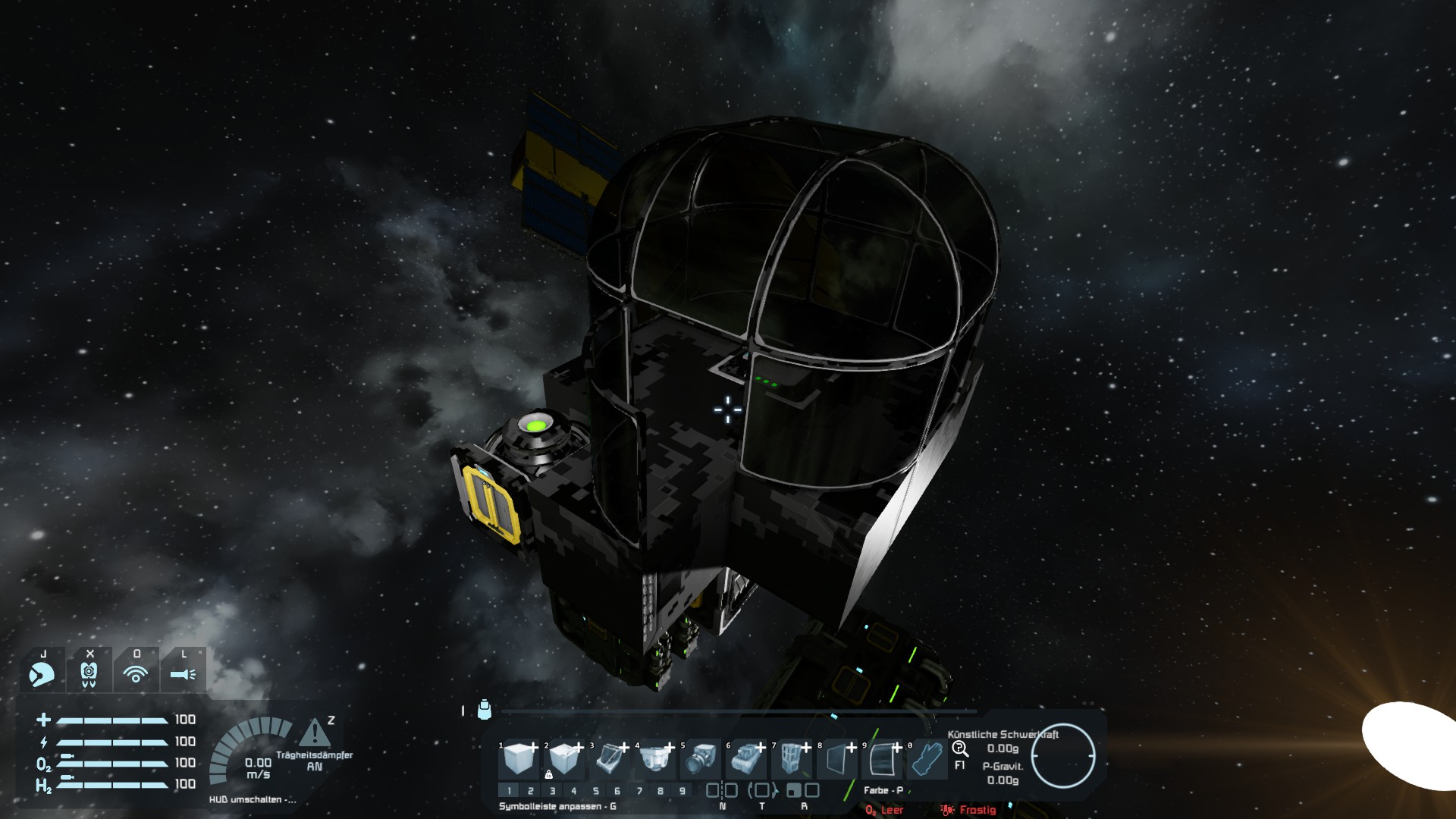Choose the curved window block in slot 9
This screenshot has height=819, width=1456.
(882, 759)
